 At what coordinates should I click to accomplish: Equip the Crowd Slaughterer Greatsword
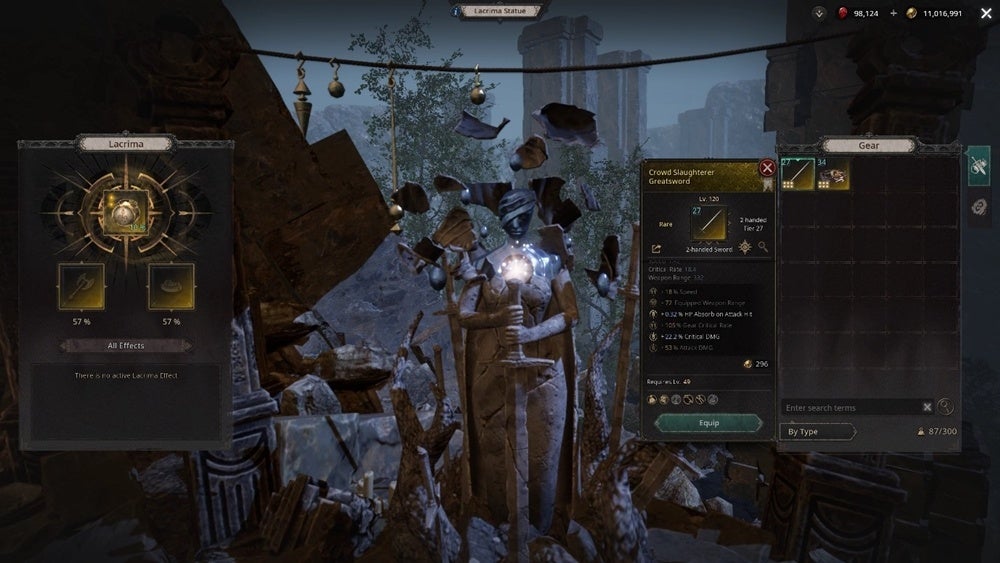(x=707, y=423)
